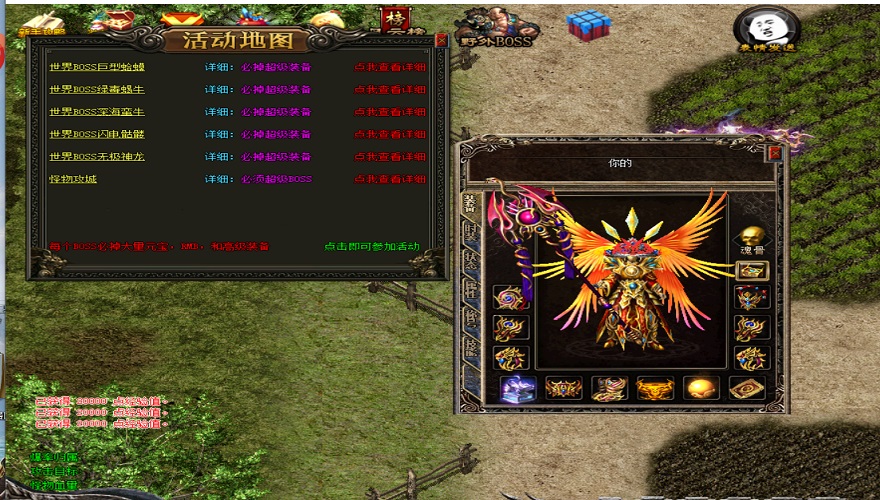The height and width of the screenshot is (500, 880).
Task: Open the 世界BOSS无极神龙 entry
Action: pos(97,157)
